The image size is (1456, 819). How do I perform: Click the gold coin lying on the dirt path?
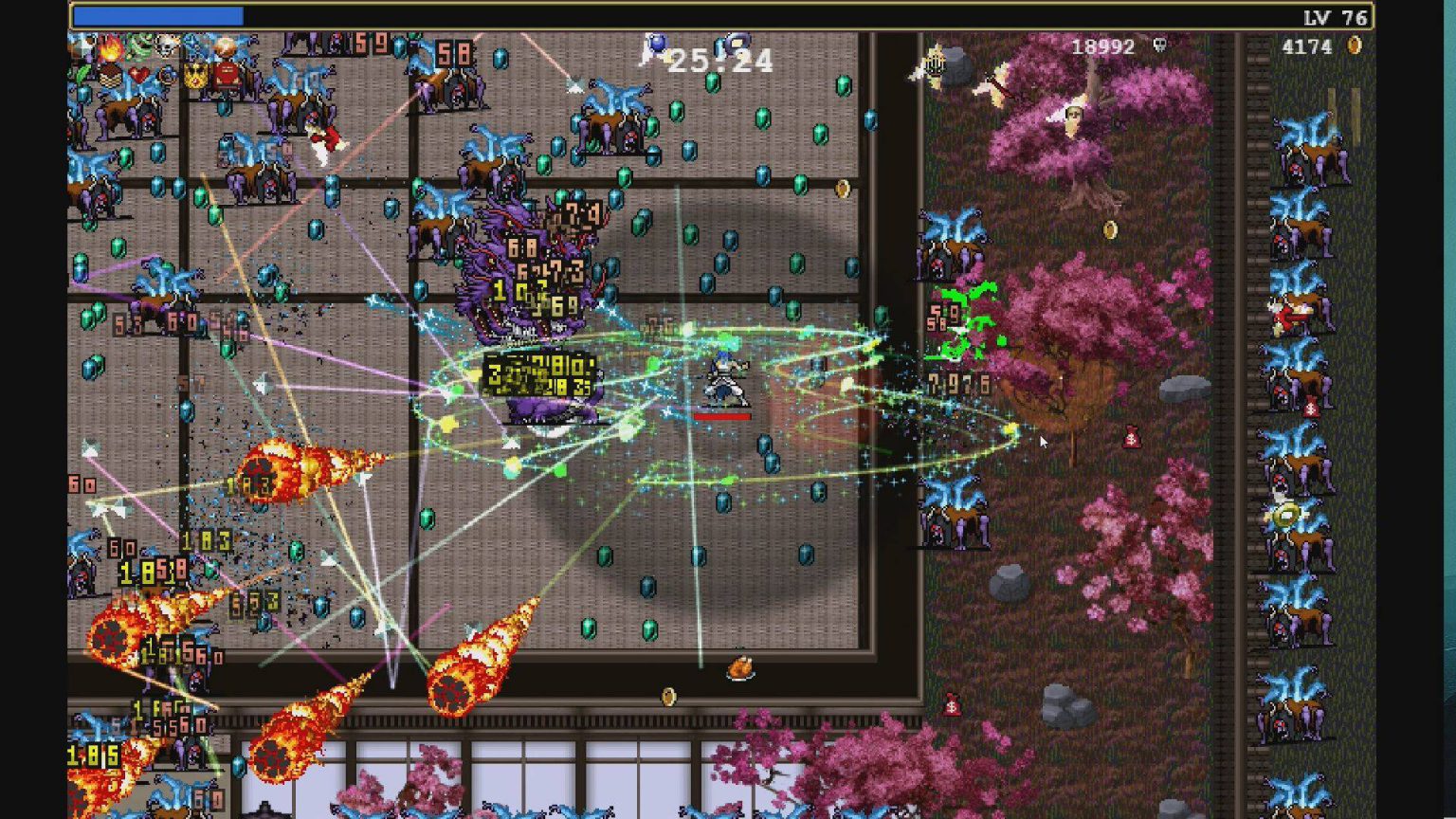tap(1111, 227)
